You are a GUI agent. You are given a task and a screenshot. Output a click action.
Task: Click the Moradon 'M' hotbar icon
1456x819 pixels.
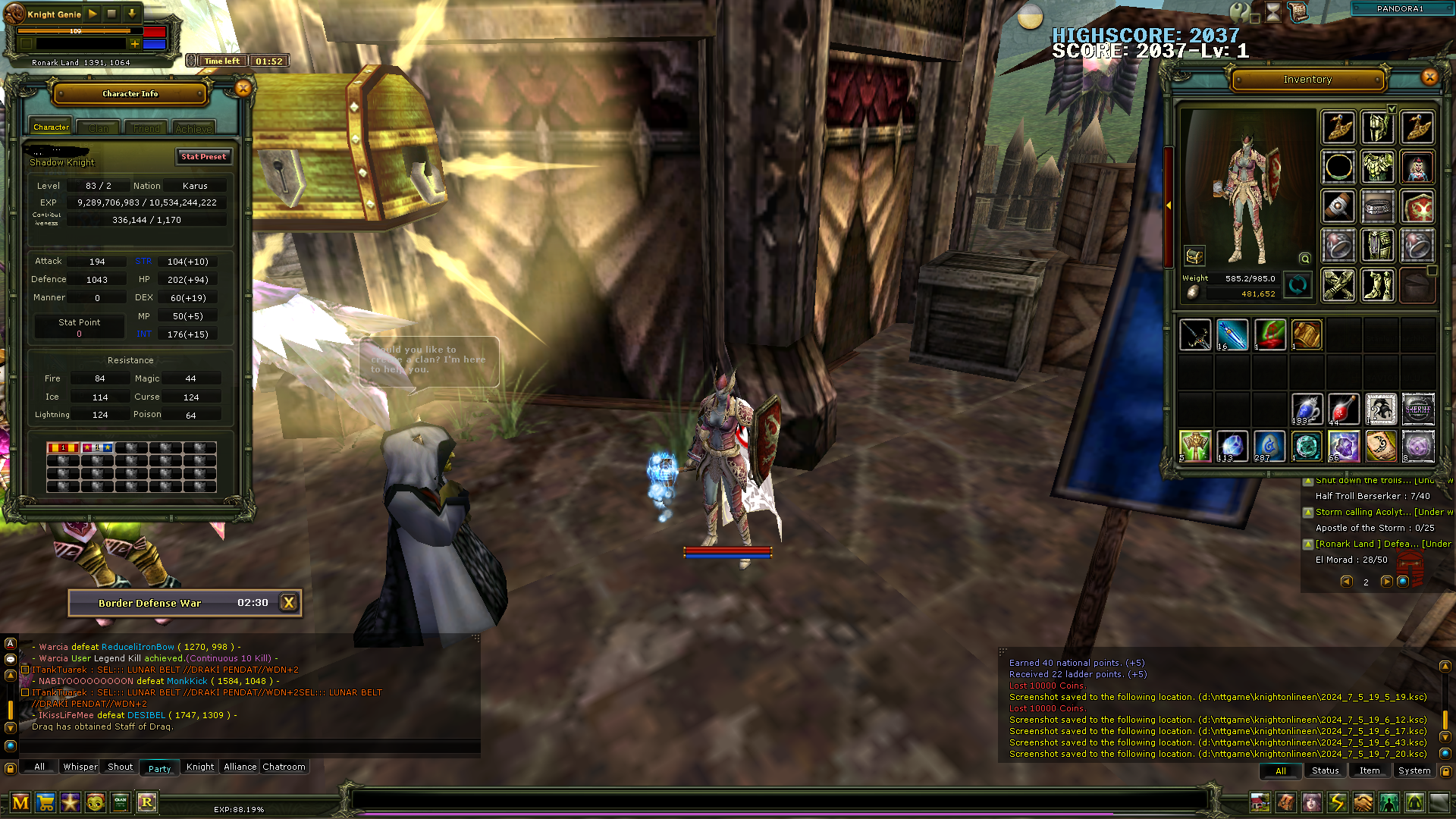pos(20,802)
